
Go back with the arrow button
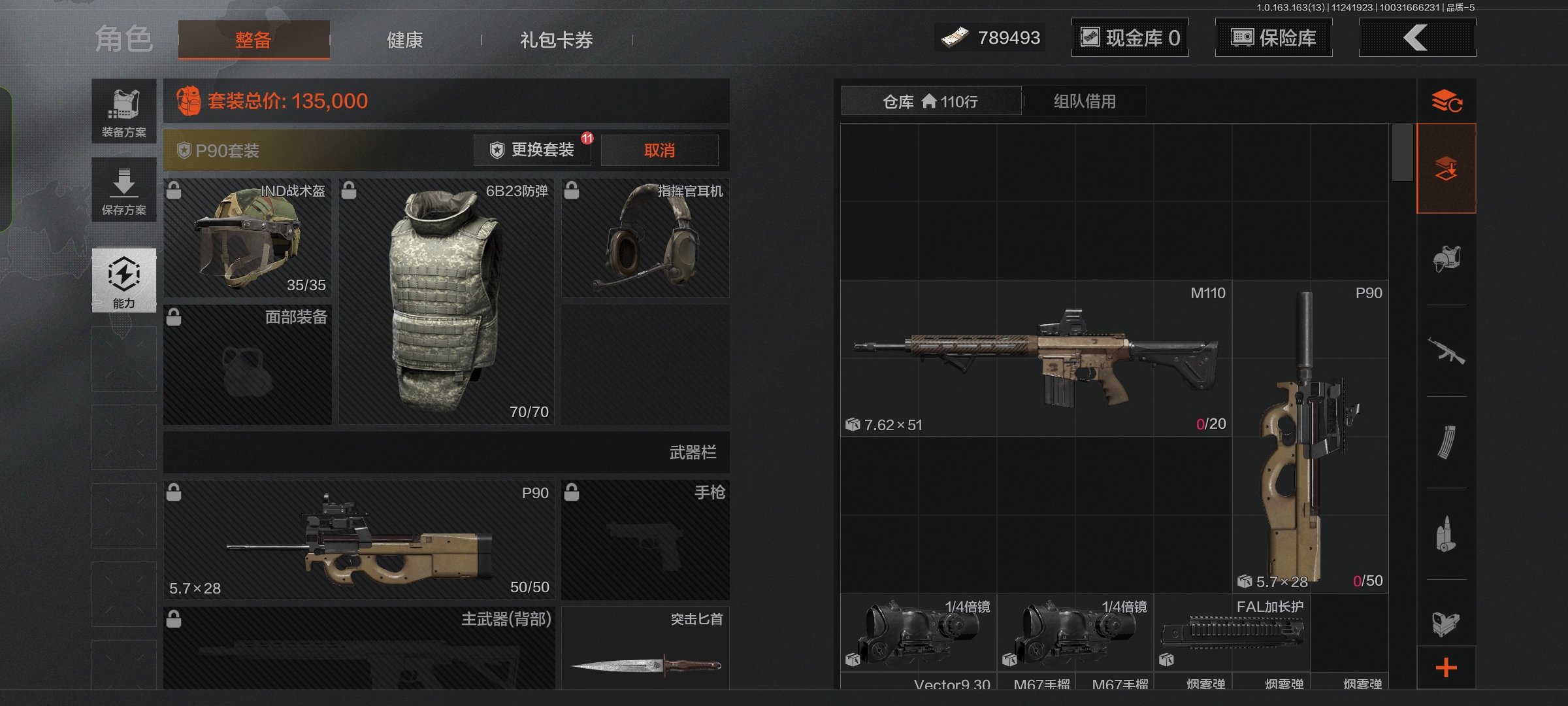[x=1416, y=38]
